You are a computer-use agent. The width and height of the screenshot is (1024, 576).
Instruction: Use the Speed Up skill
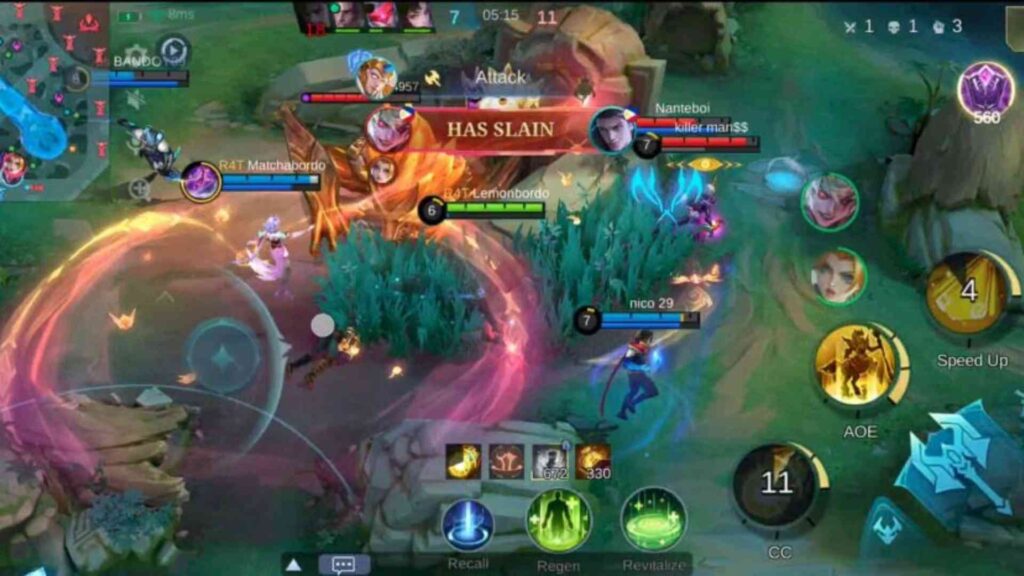(969, 294)
